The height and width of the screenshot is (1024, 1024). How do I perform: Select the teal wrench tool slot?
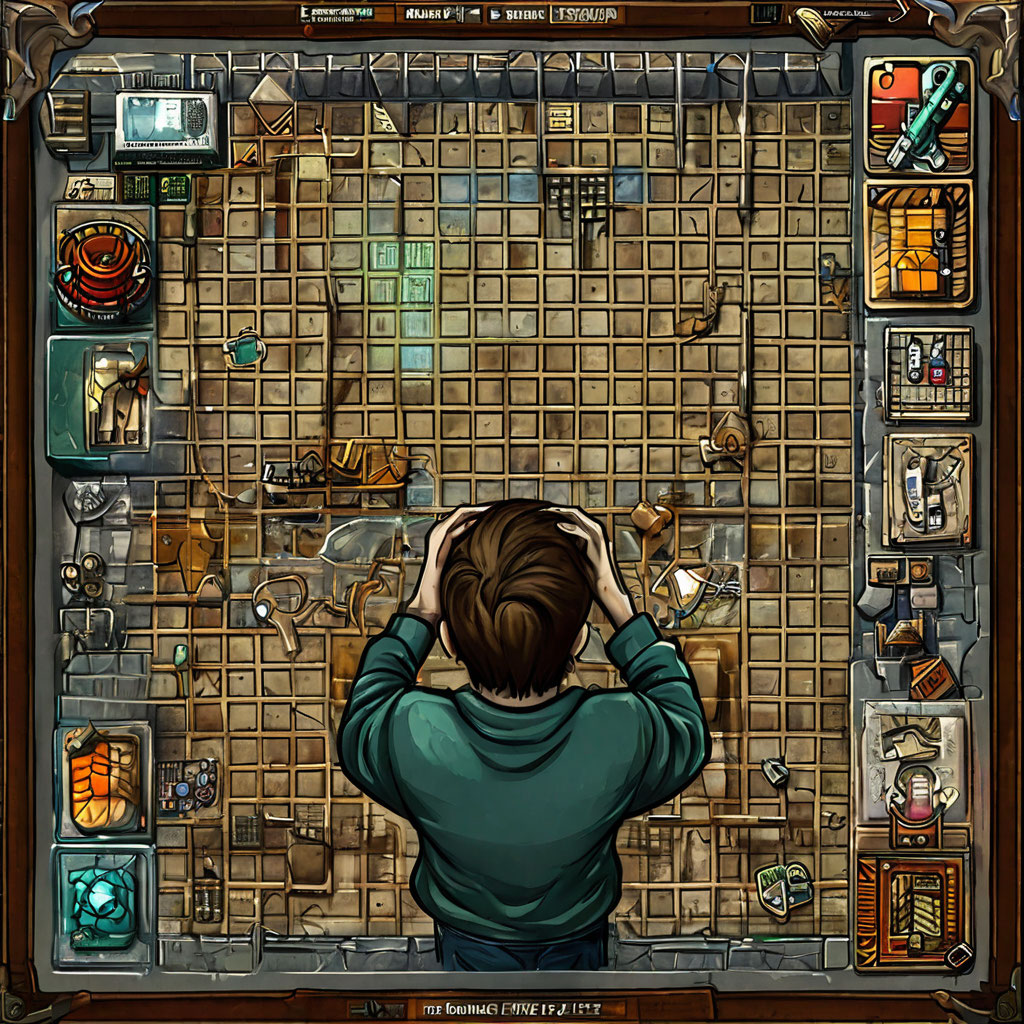[x=918, y=115]
